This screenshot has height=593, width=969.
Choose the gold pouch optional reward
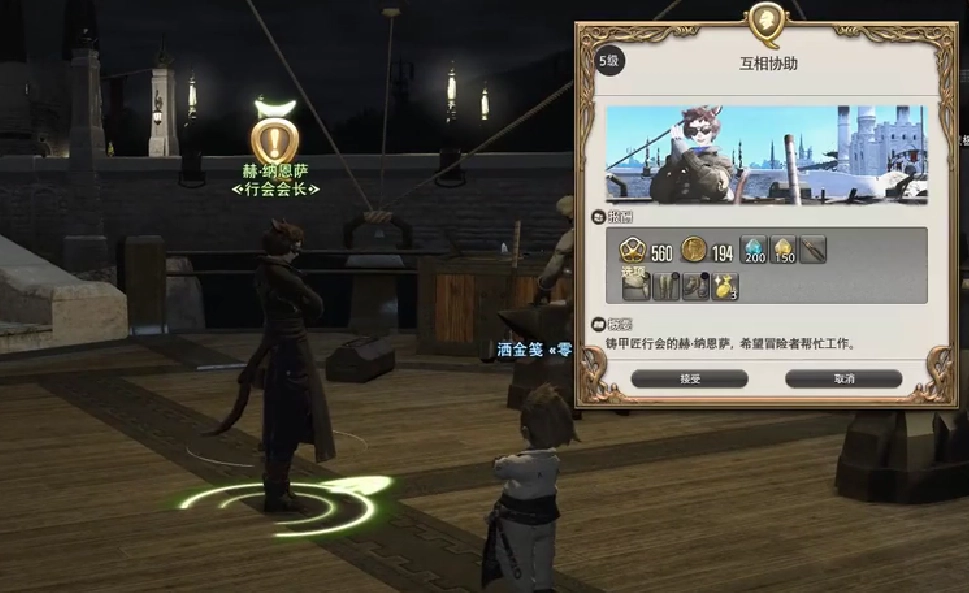pos(724,286)
